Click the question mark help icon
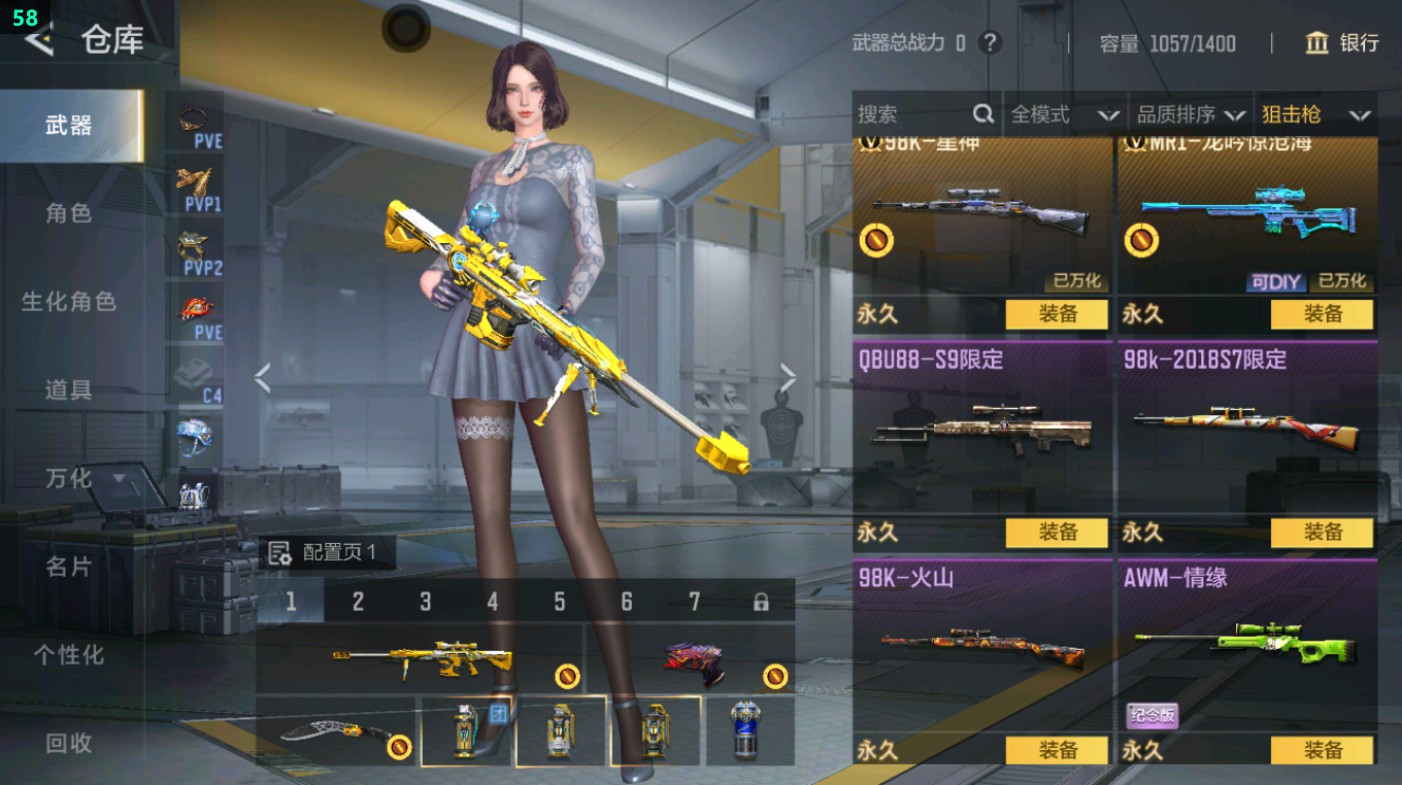The image size is (1402, 785). (989, 43)
